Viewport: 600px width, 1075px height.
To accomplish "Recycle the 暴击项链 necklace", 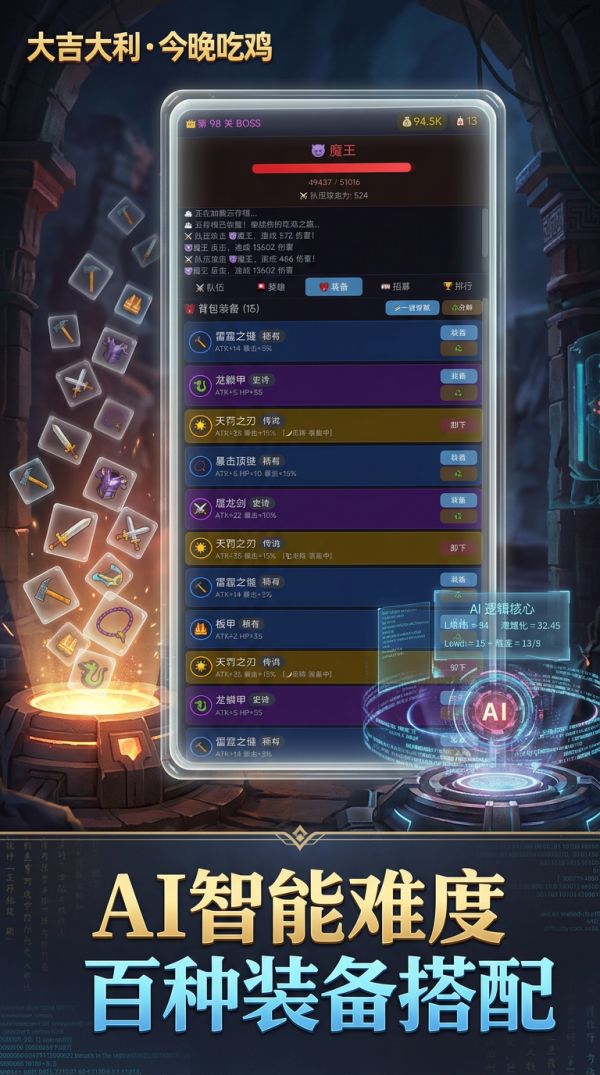I will (x=458, y=475).
